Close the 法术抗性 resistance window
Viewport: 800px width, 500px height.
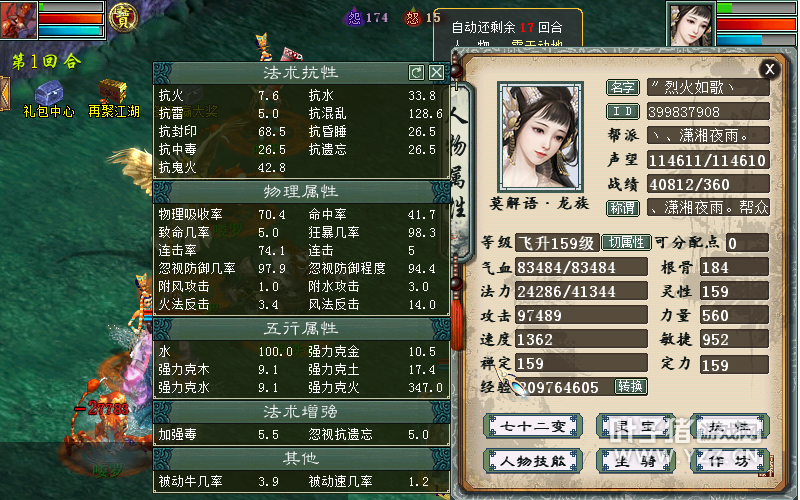pyautogui.click(x=436, y=72)
